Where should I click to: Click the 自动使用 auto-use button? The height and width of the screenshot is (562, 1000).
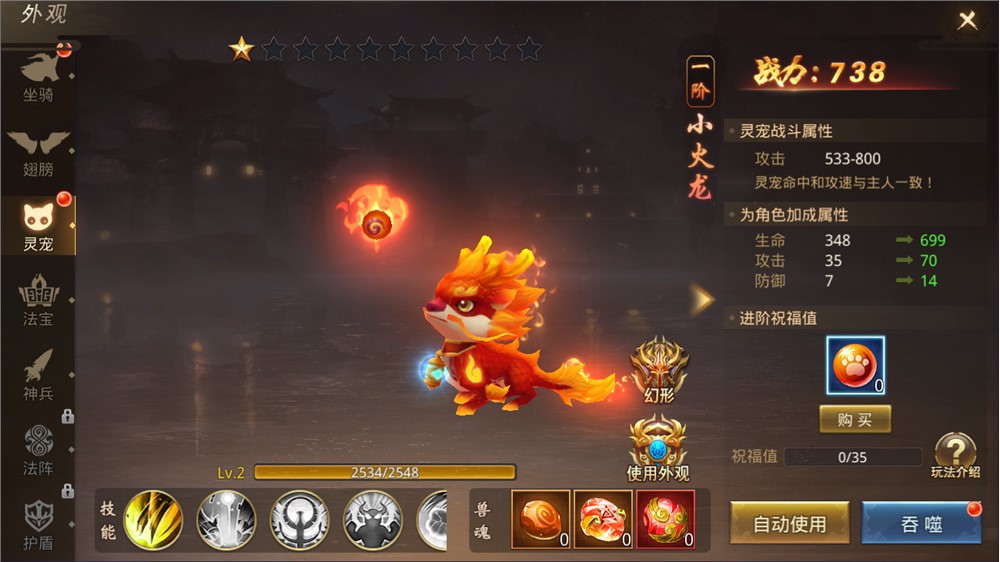(790, 523)
